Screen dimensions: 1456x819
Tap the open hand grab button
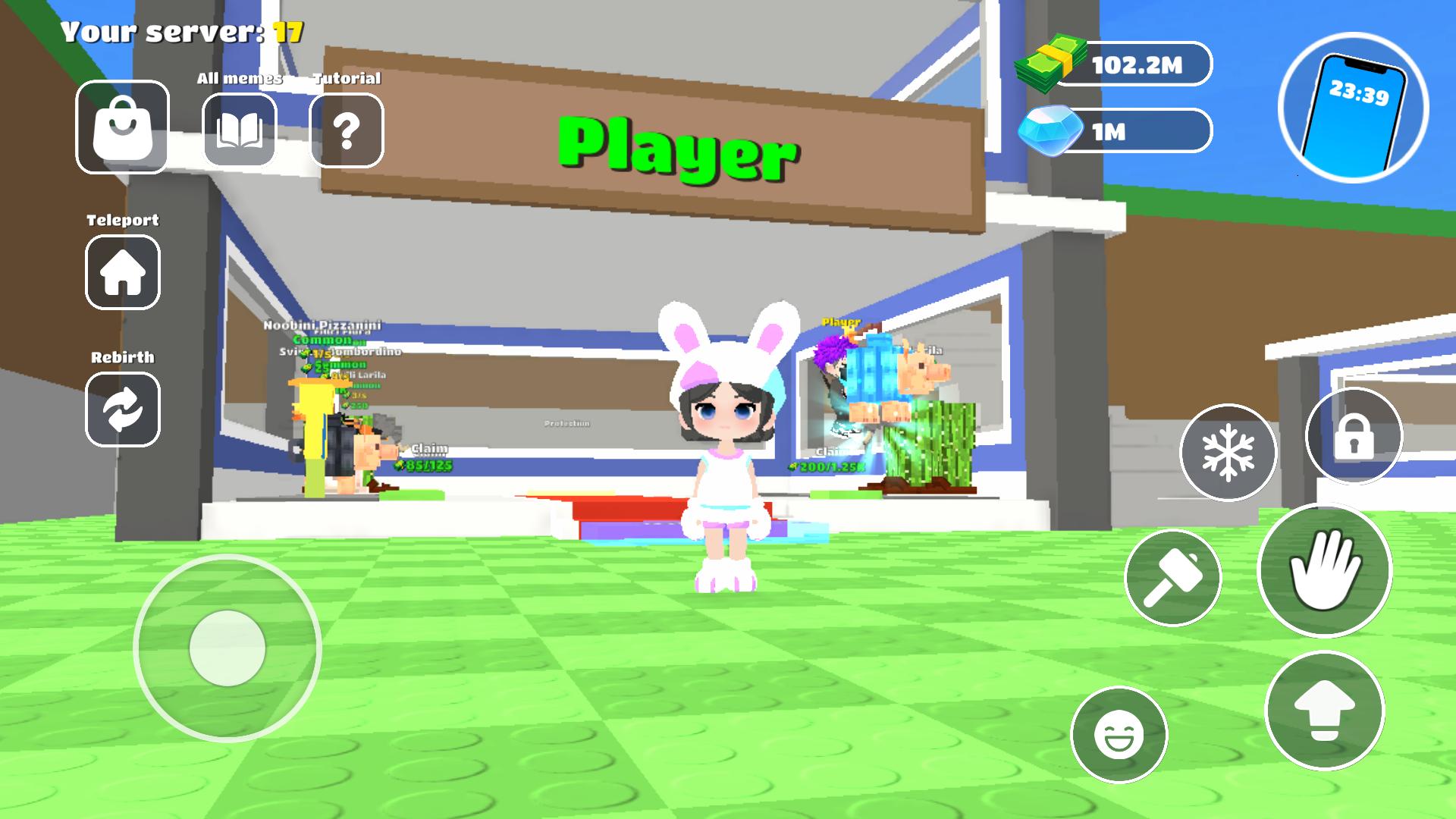click(1324, 570)
